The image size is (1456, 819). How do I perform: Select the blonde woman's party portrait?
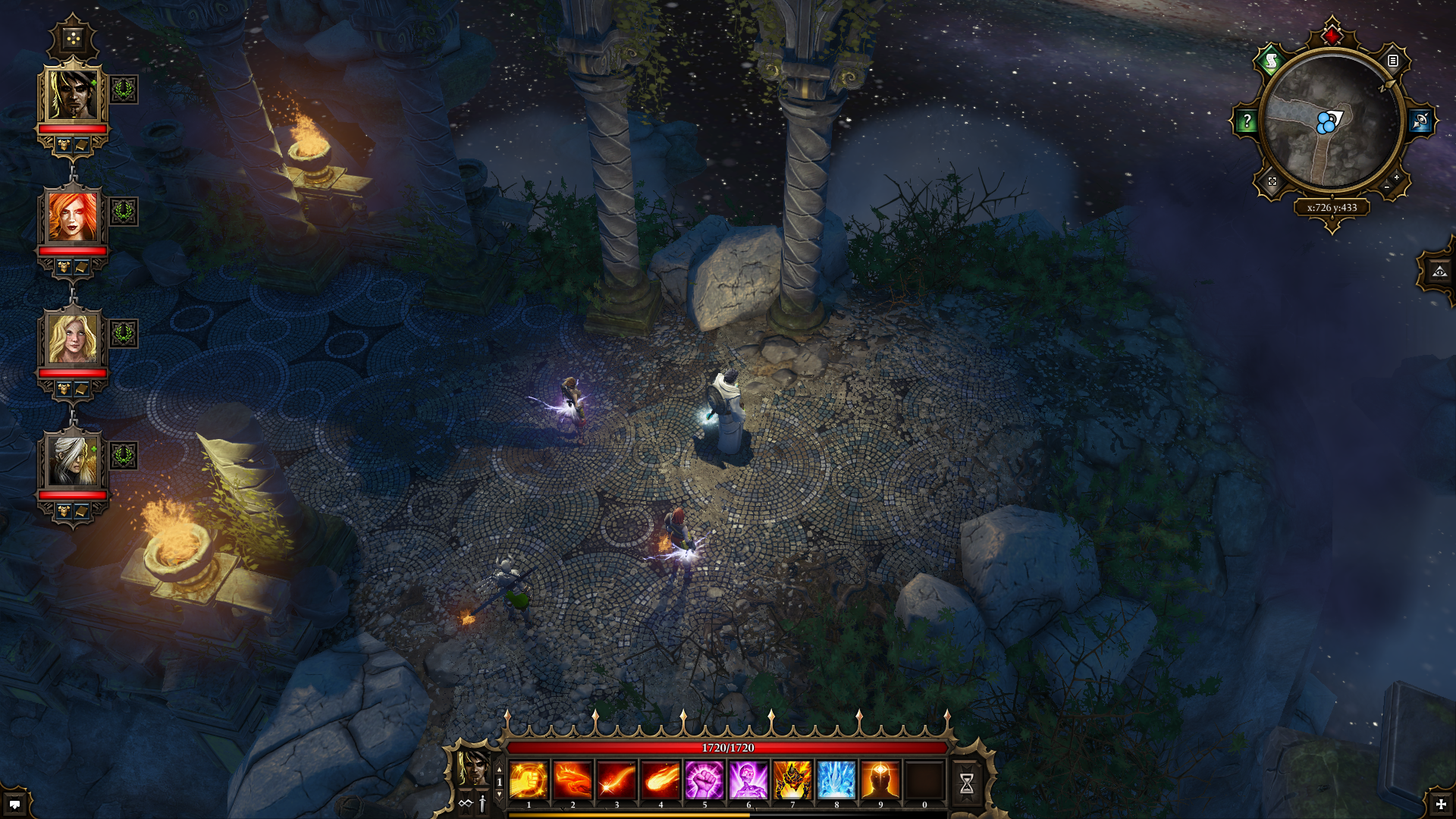(73, 337)
